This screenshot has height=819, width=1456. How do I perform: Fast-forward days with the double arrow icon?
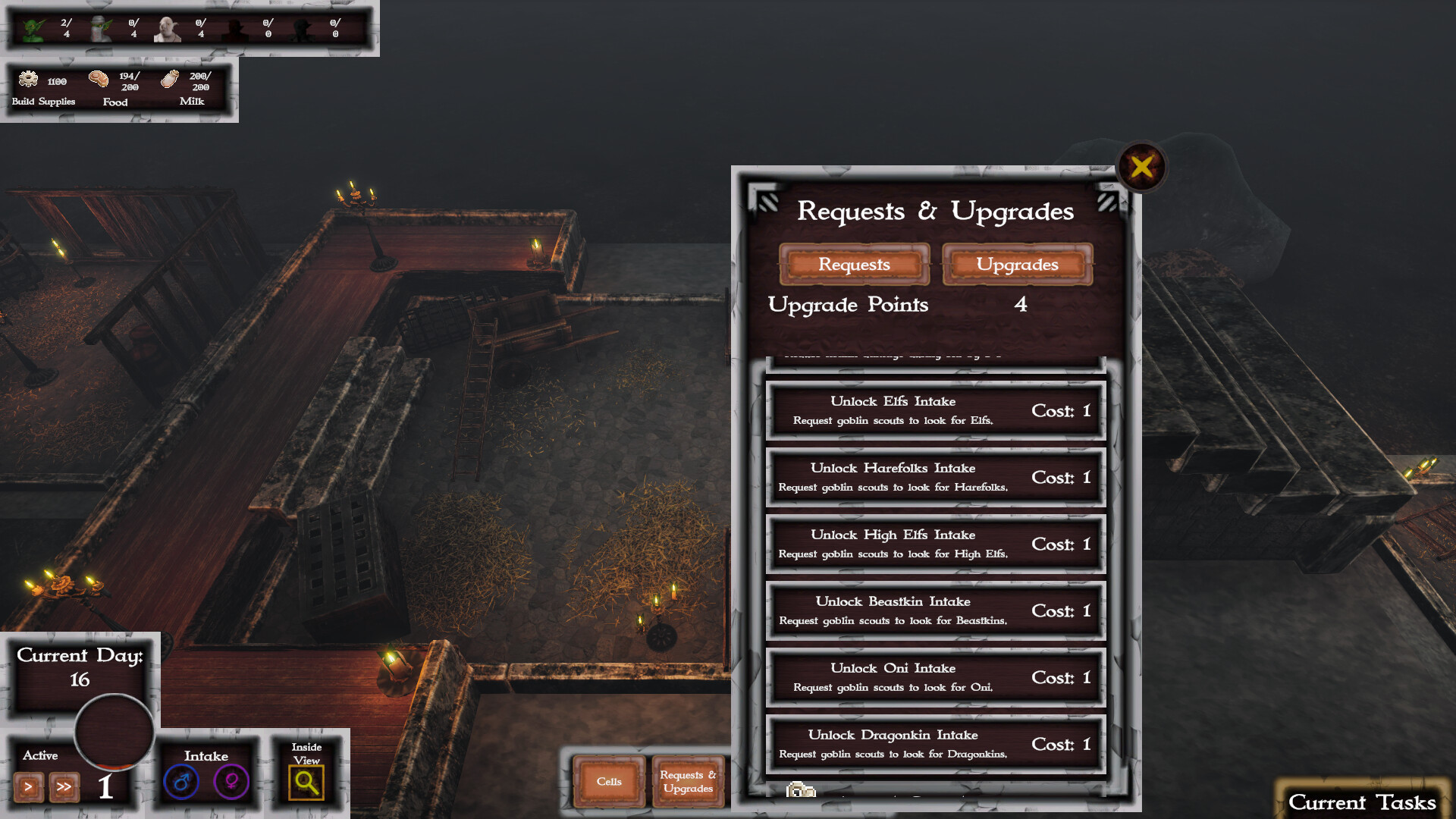click(64, 788)
